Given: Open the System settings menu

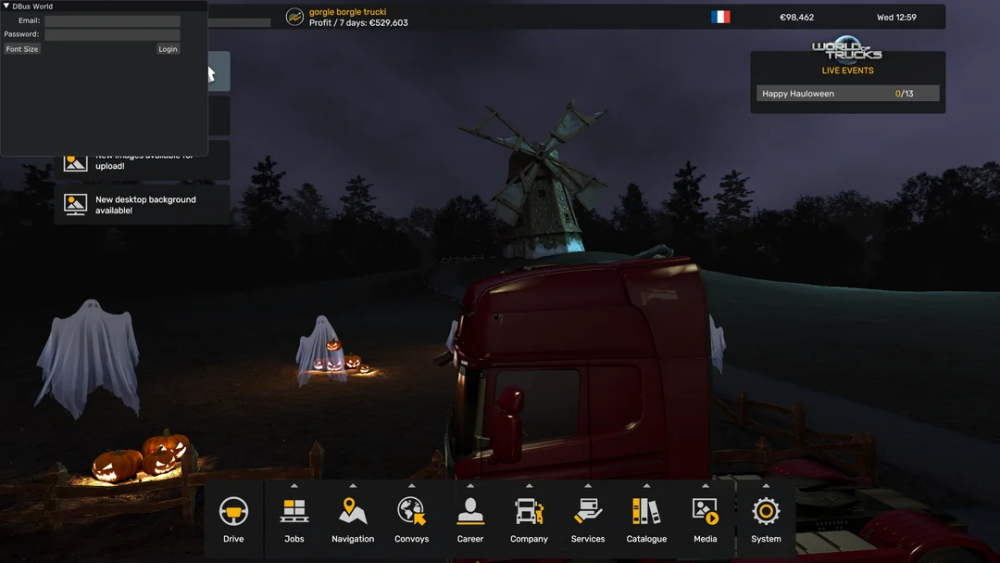Looking at the screenshot, I should tap(766, 520).
